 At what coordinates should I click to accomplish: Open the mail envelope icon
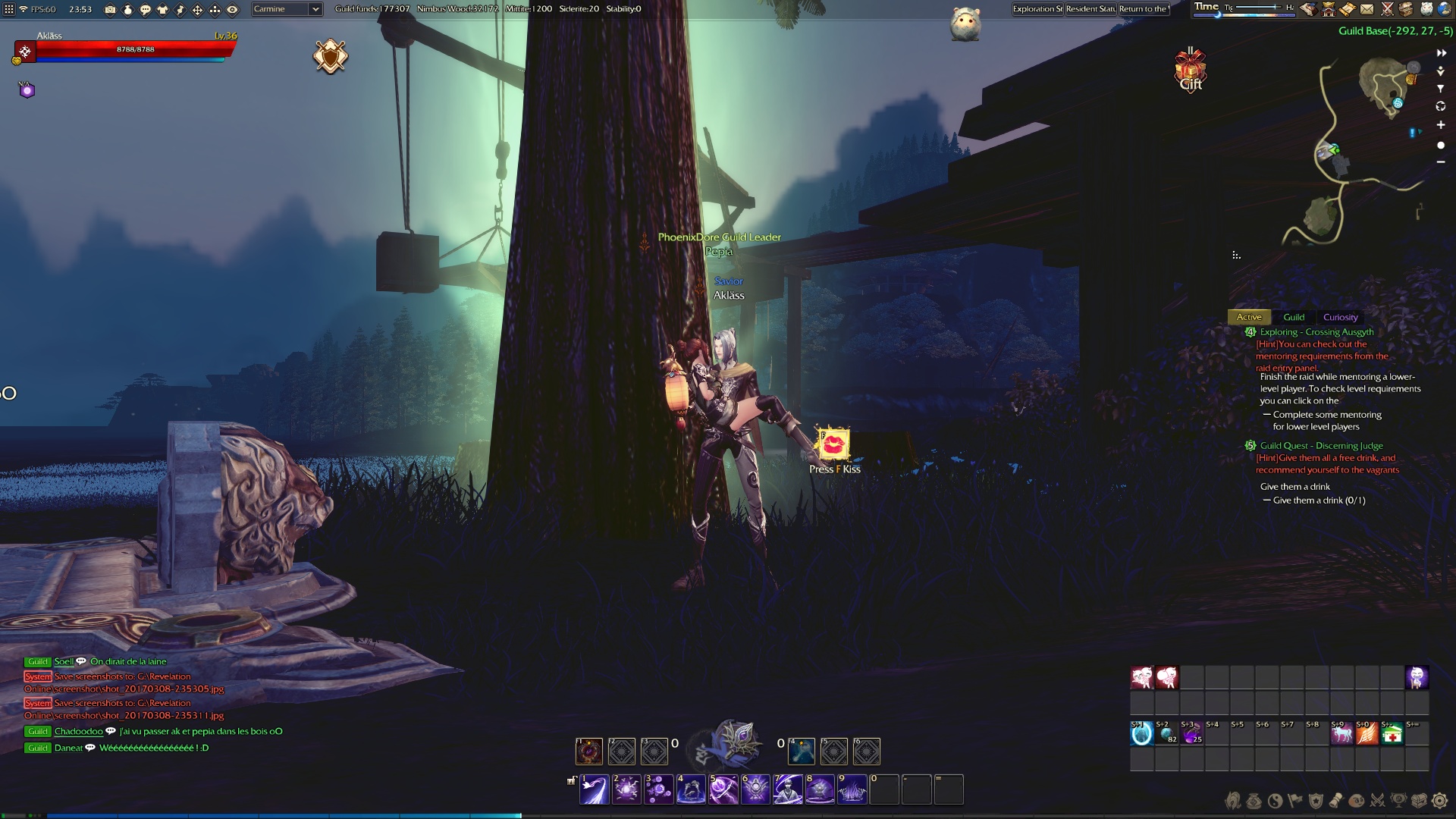[x=1367, y=9]
